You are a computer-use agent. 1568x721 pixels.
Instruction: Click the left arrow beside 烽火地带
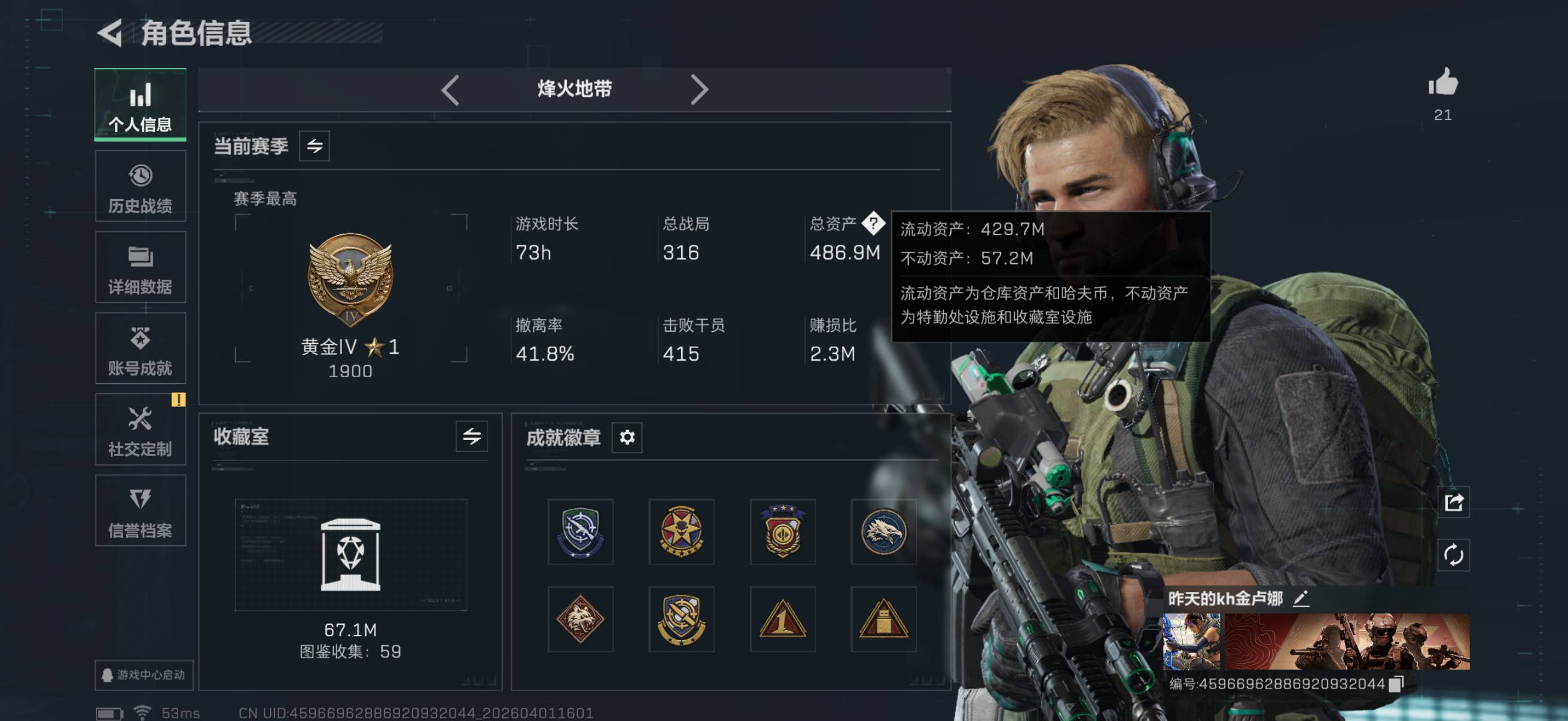point(450,90)
